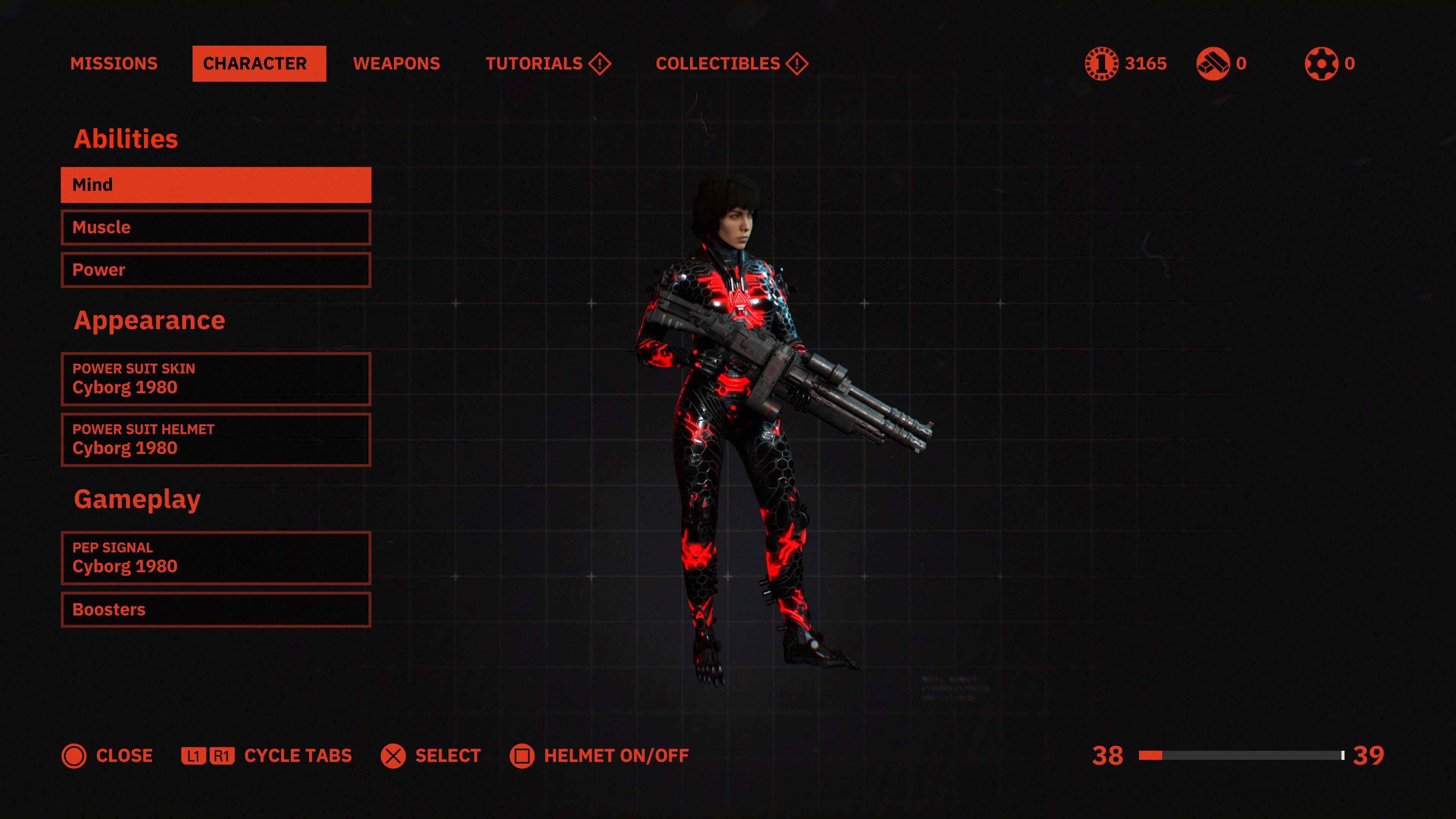Open the Muscle abilities entry

[216, 227]
